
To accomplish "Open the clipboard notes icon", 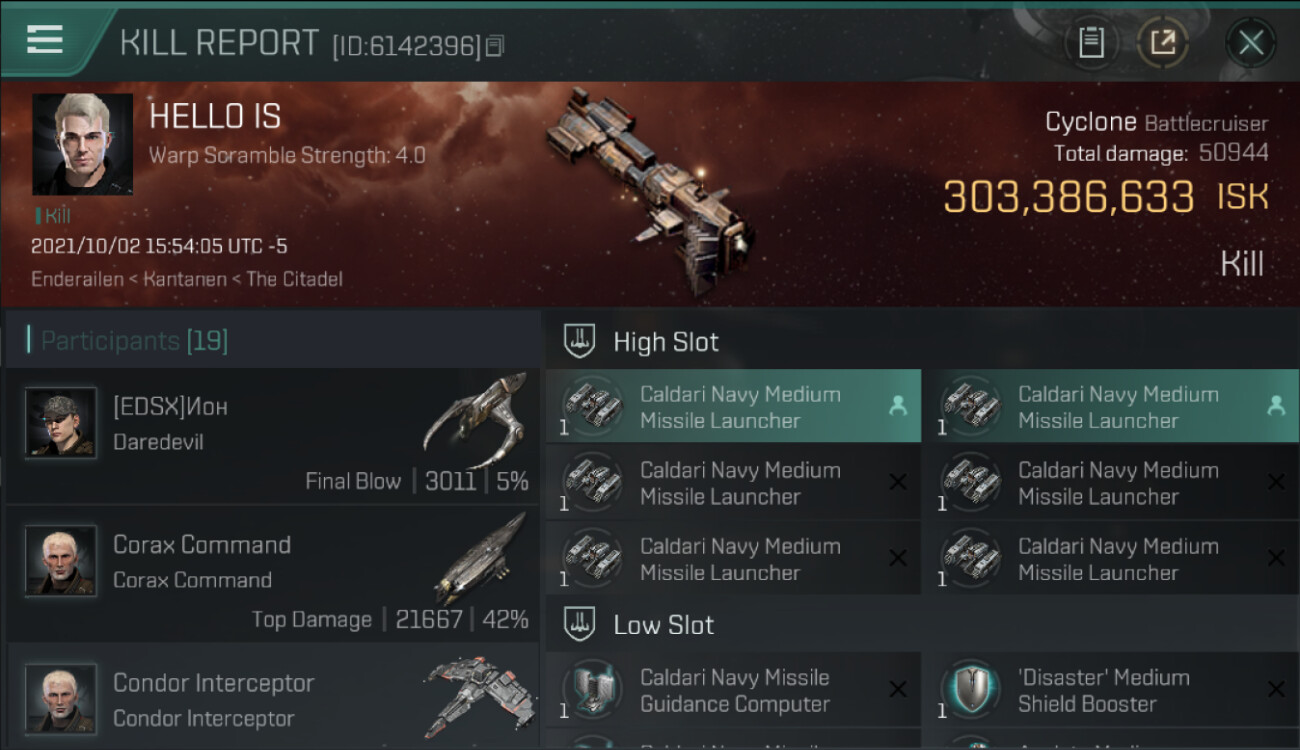I will point(1091,43).
